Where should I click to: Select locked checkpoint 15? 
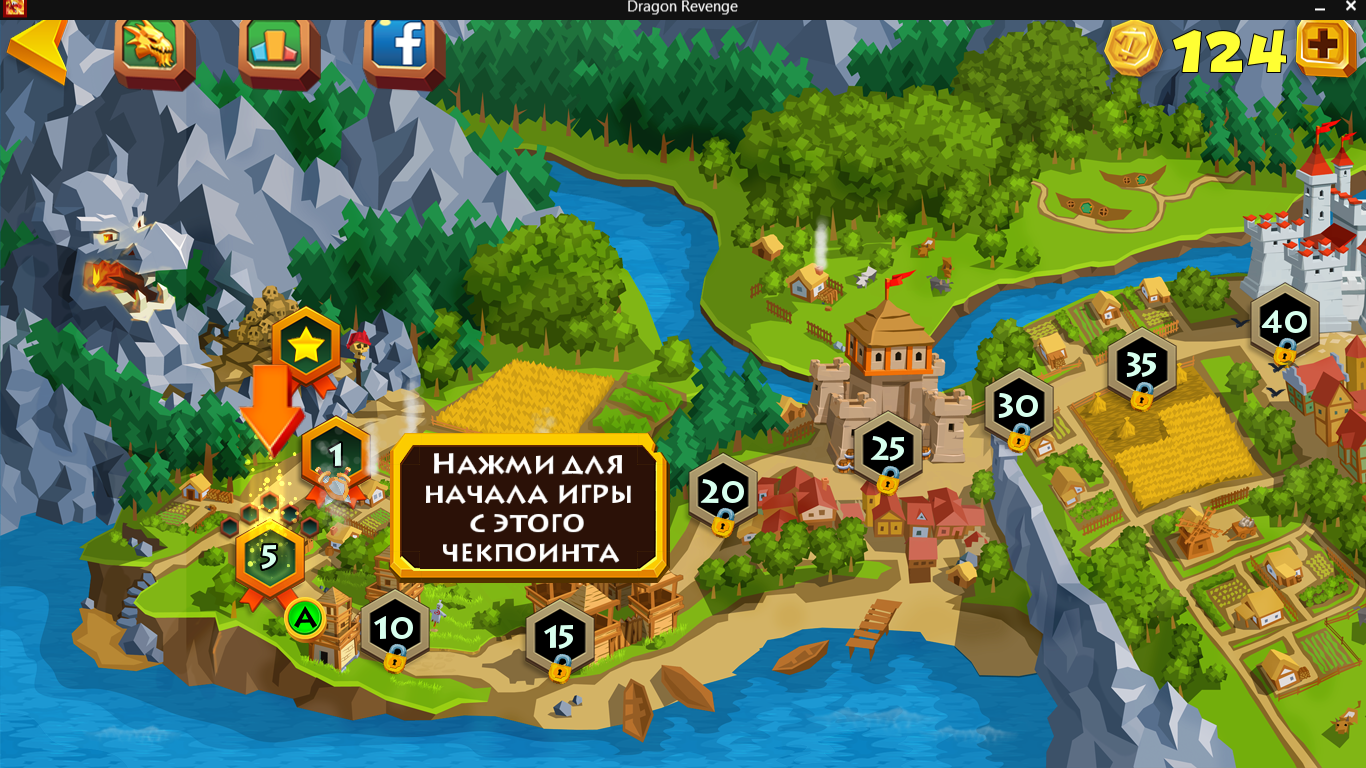click(560, 636)
